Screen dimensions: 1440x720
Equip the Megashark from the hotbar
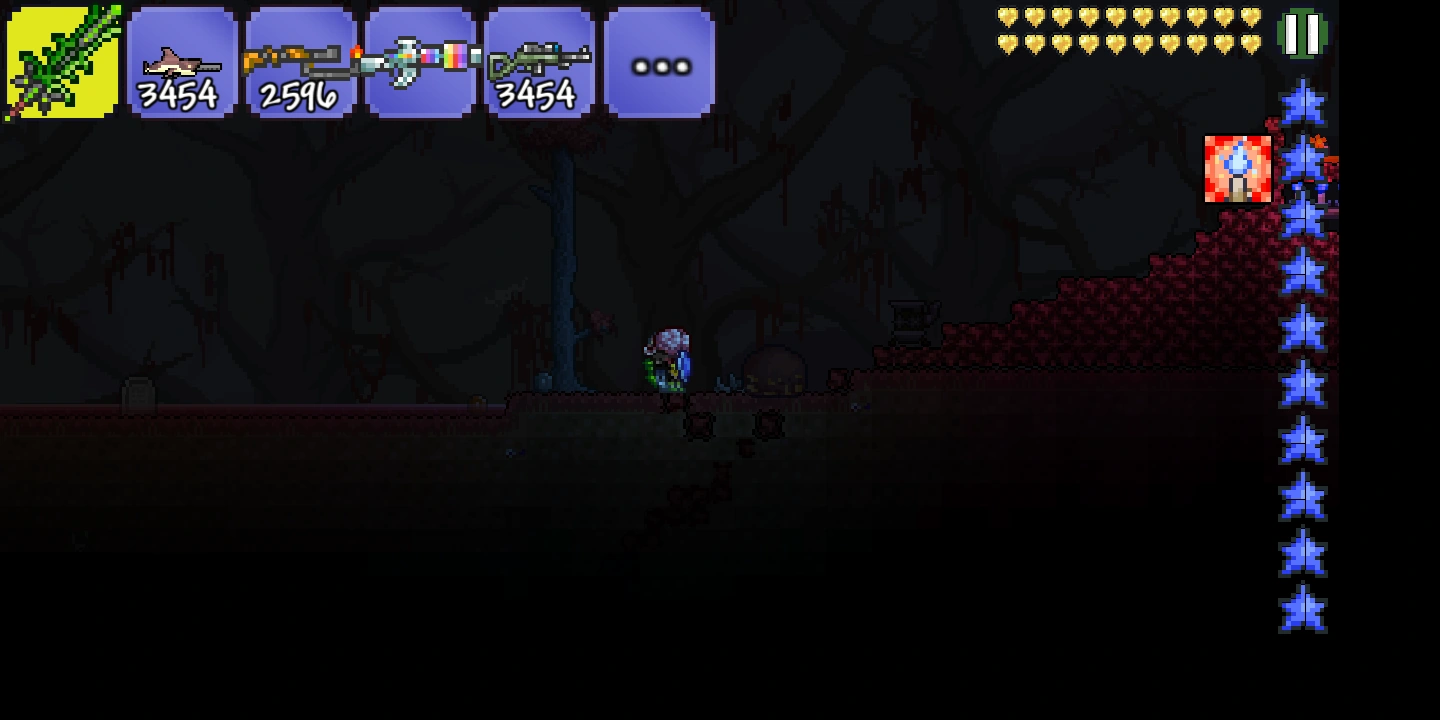click(180, 60)
